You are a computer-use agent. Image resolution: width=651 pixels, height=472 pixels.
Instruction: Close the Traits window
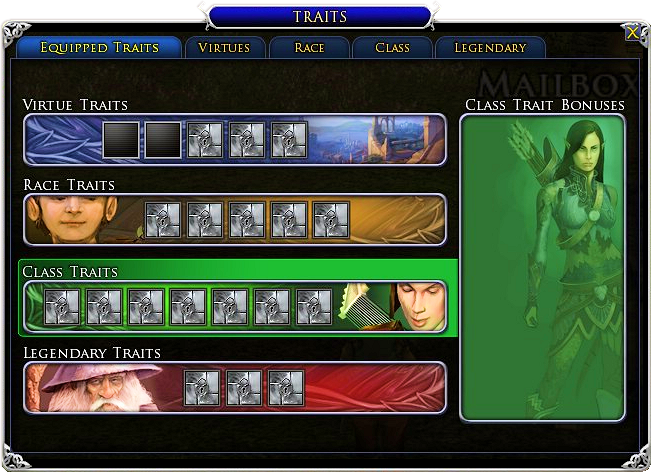pyautogui.click(x=632, y=33)
